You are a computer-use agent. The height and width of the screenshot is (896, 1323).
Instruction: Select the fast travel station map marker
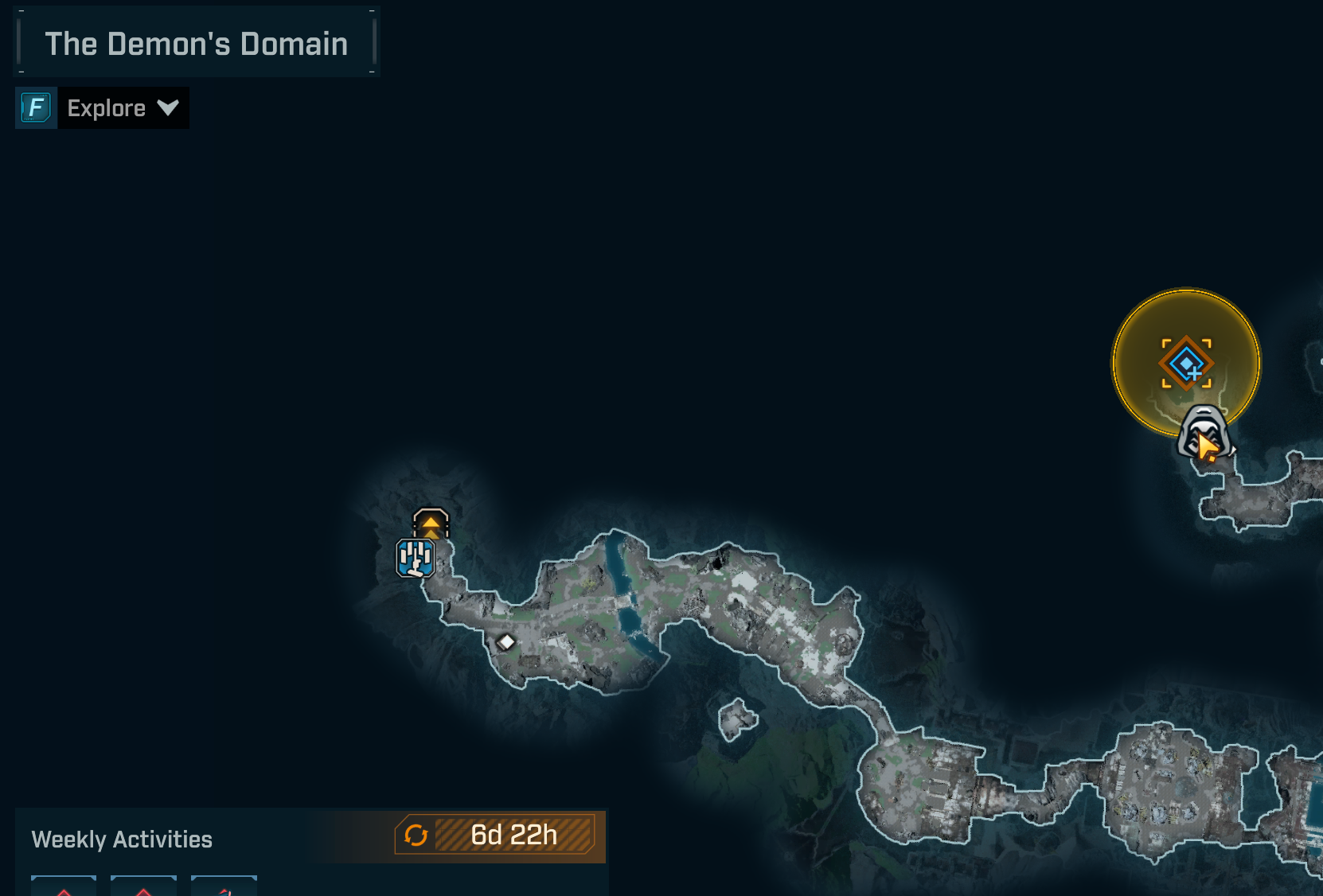pos(431,523)
